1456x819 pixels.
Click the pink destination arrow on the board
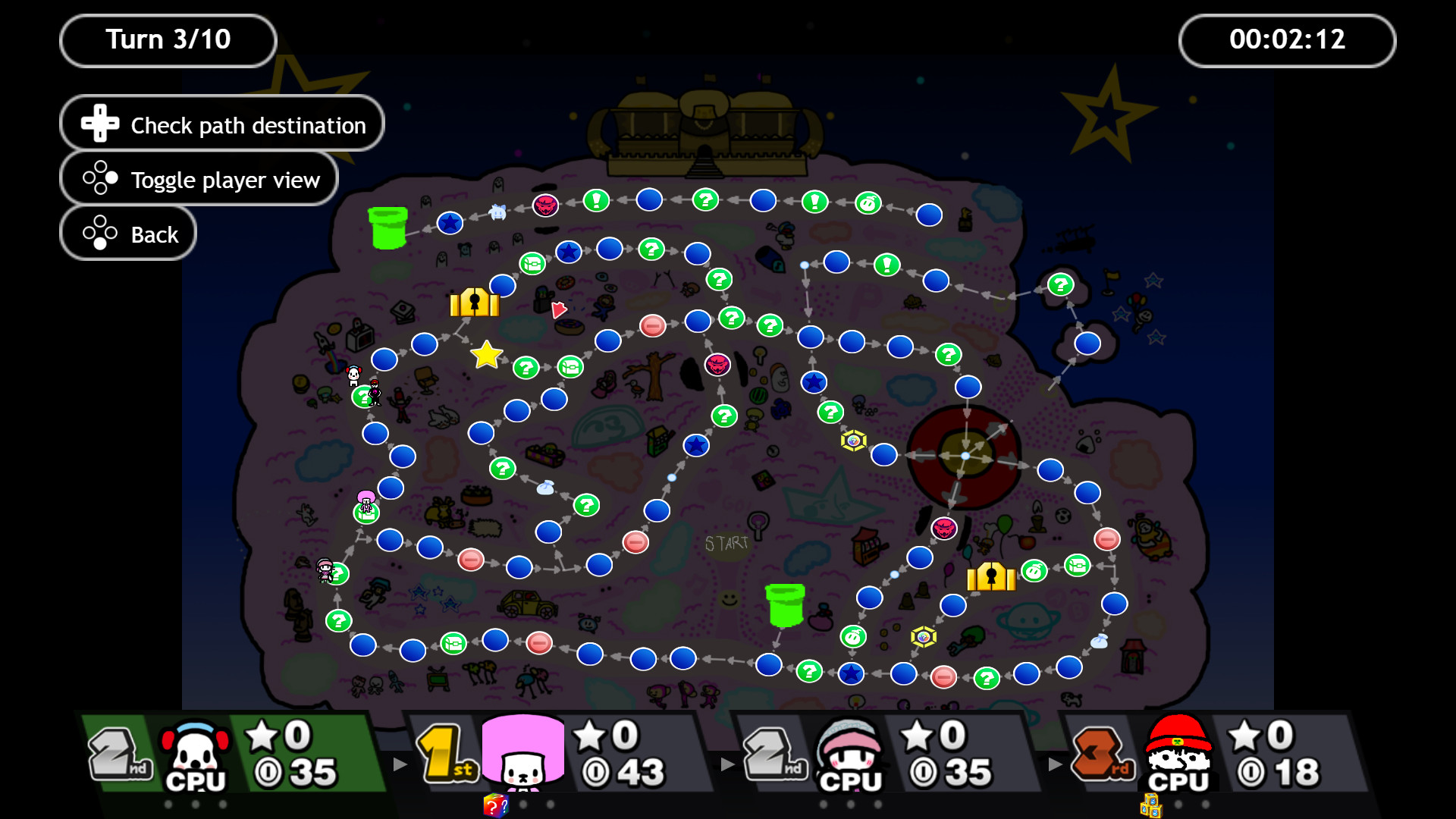(x=560, y=309)
